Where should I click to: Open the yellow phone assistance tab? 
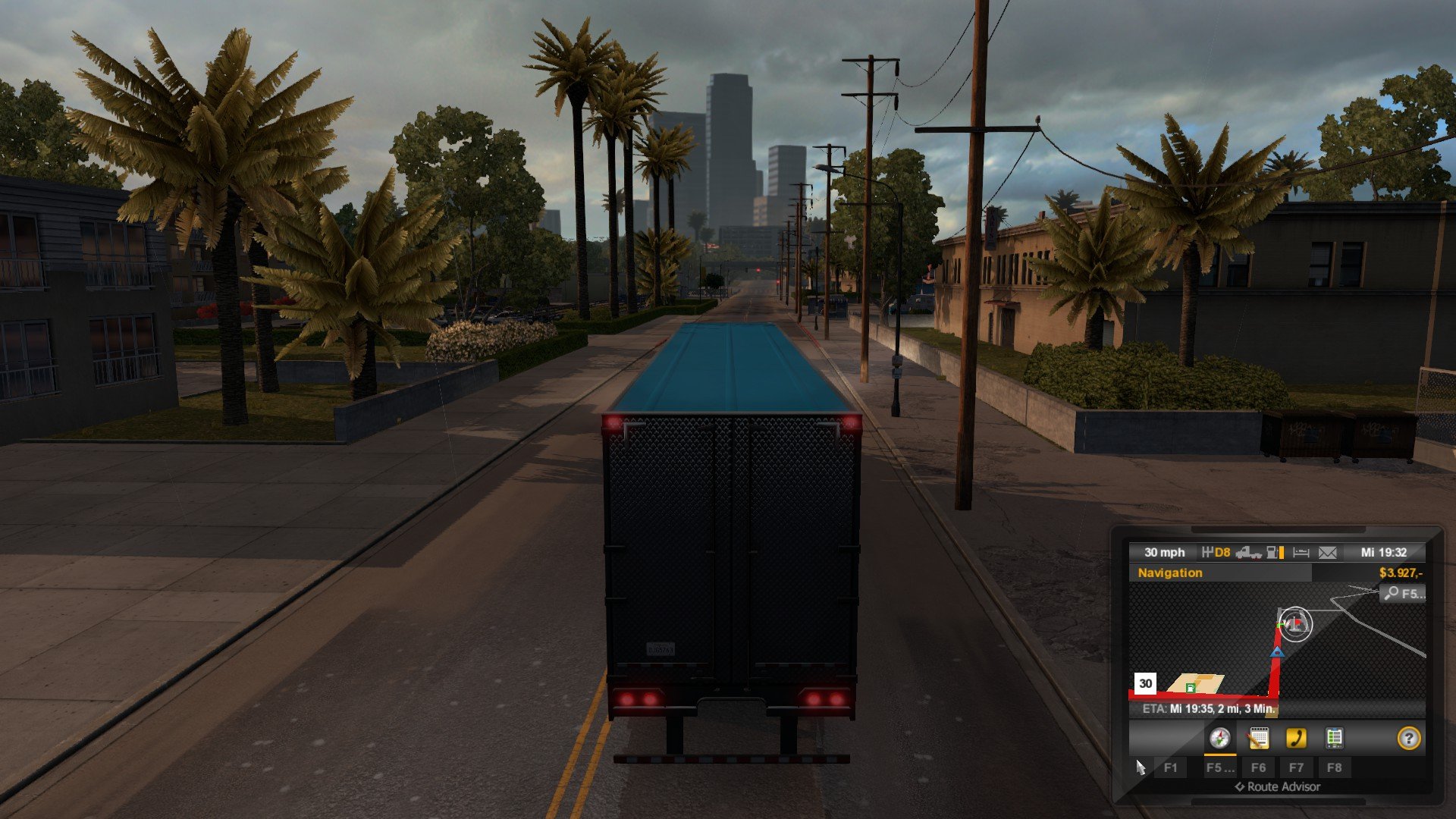click(x=1296, y=738)
